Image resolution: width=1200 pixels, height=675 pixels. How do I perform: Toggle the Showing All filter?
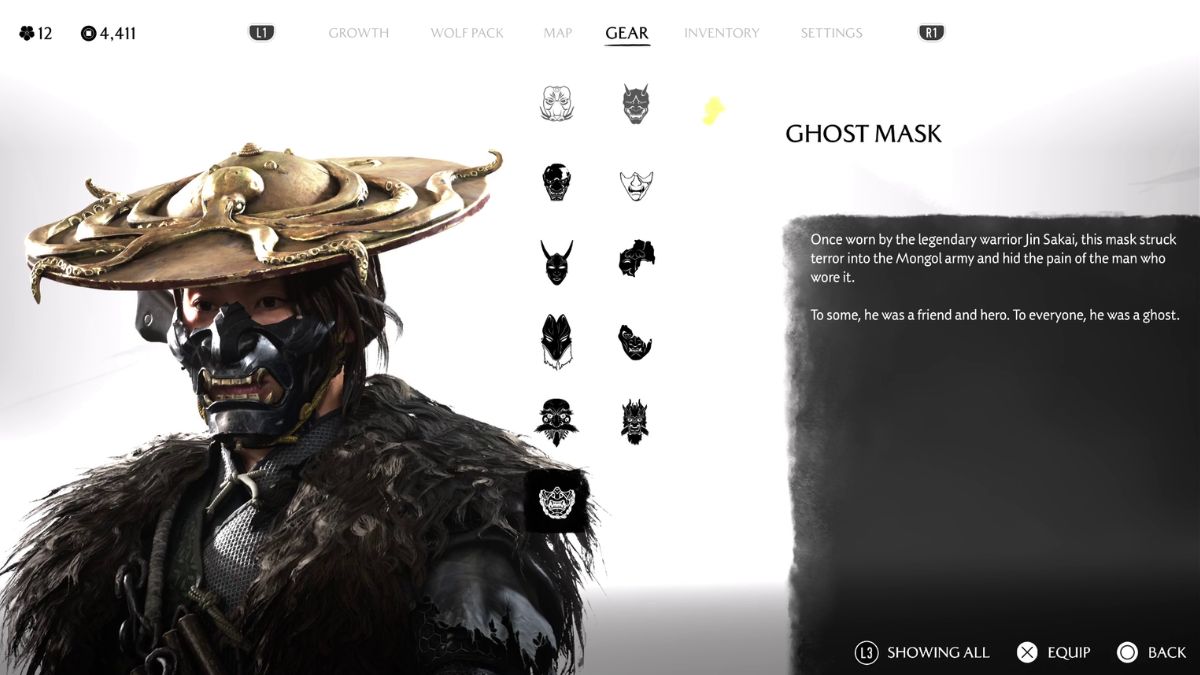click(x=922, y=653)
